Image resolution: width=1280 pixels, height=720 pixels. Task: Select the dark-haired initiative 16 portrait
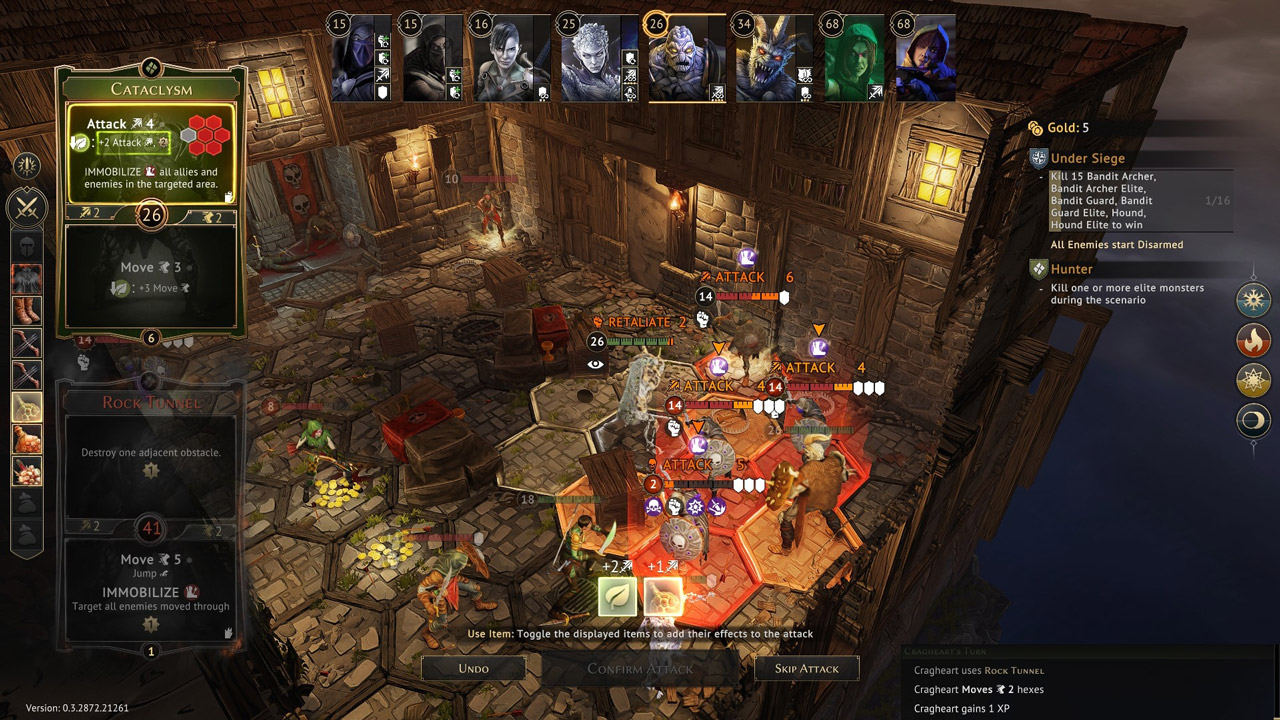click(x=512, y=58)
